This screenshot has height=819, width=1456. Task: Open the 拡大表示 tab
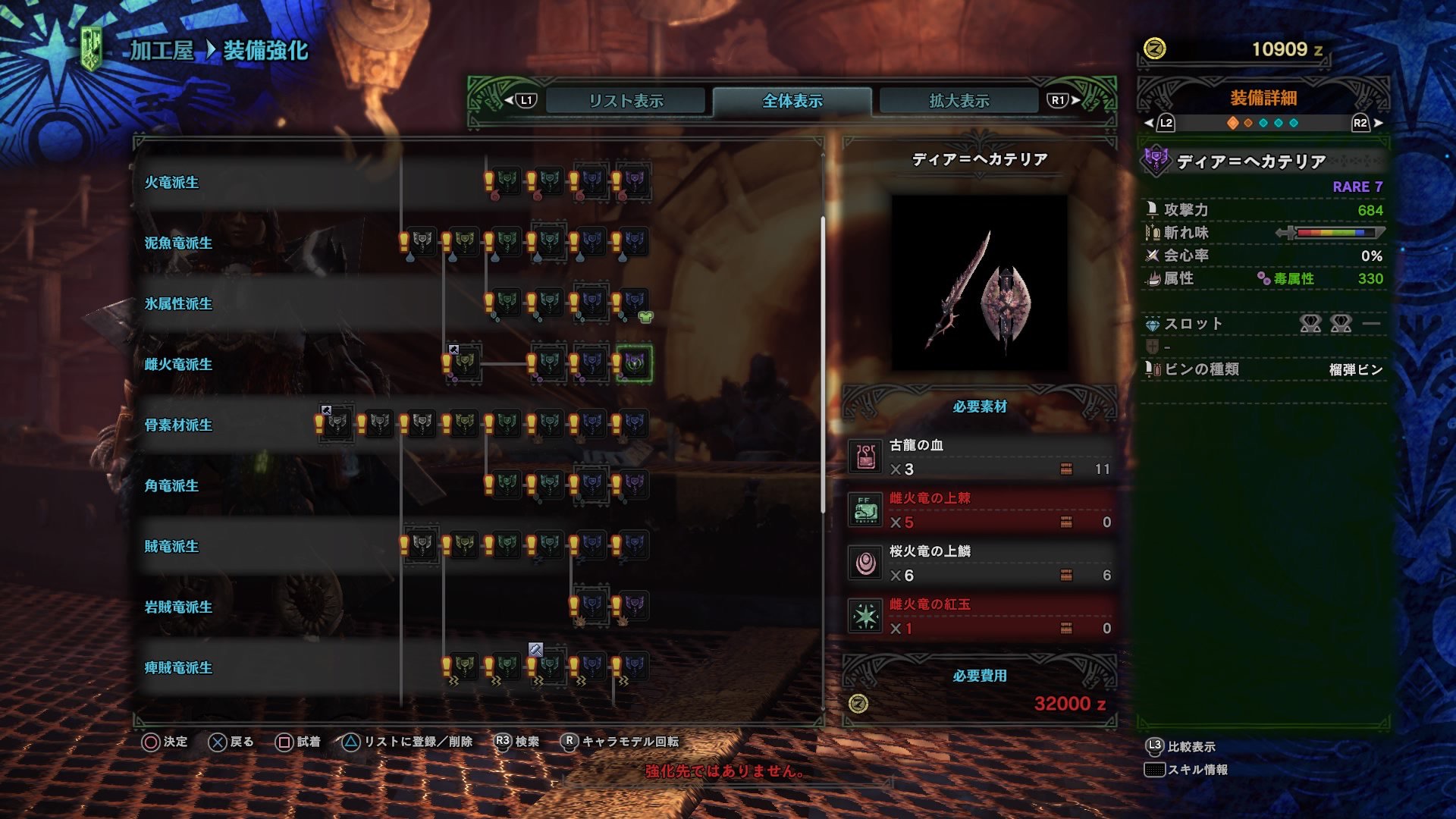click(x=957, y=99)
